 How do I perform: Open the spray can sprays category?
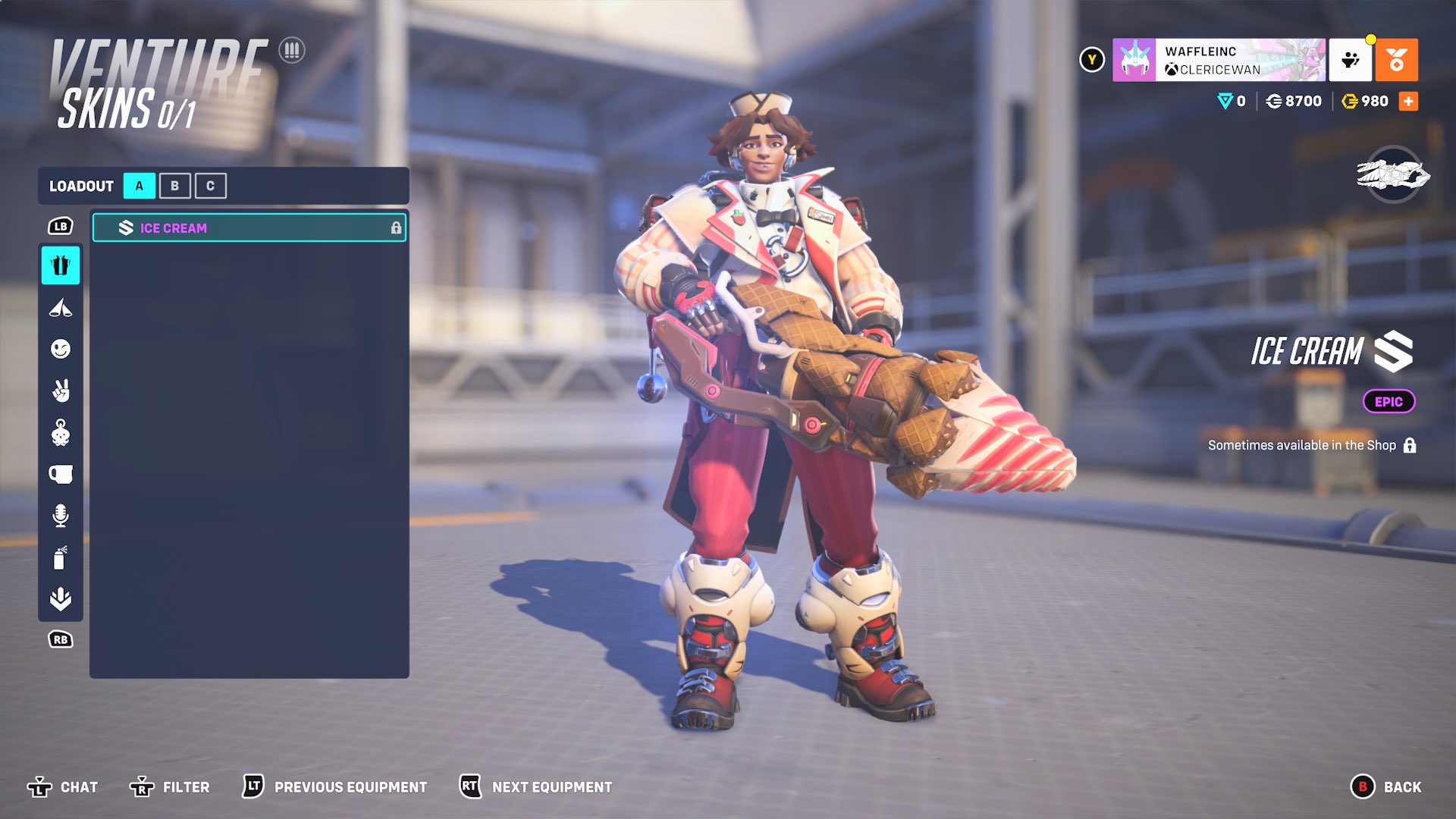coord(61,557)
